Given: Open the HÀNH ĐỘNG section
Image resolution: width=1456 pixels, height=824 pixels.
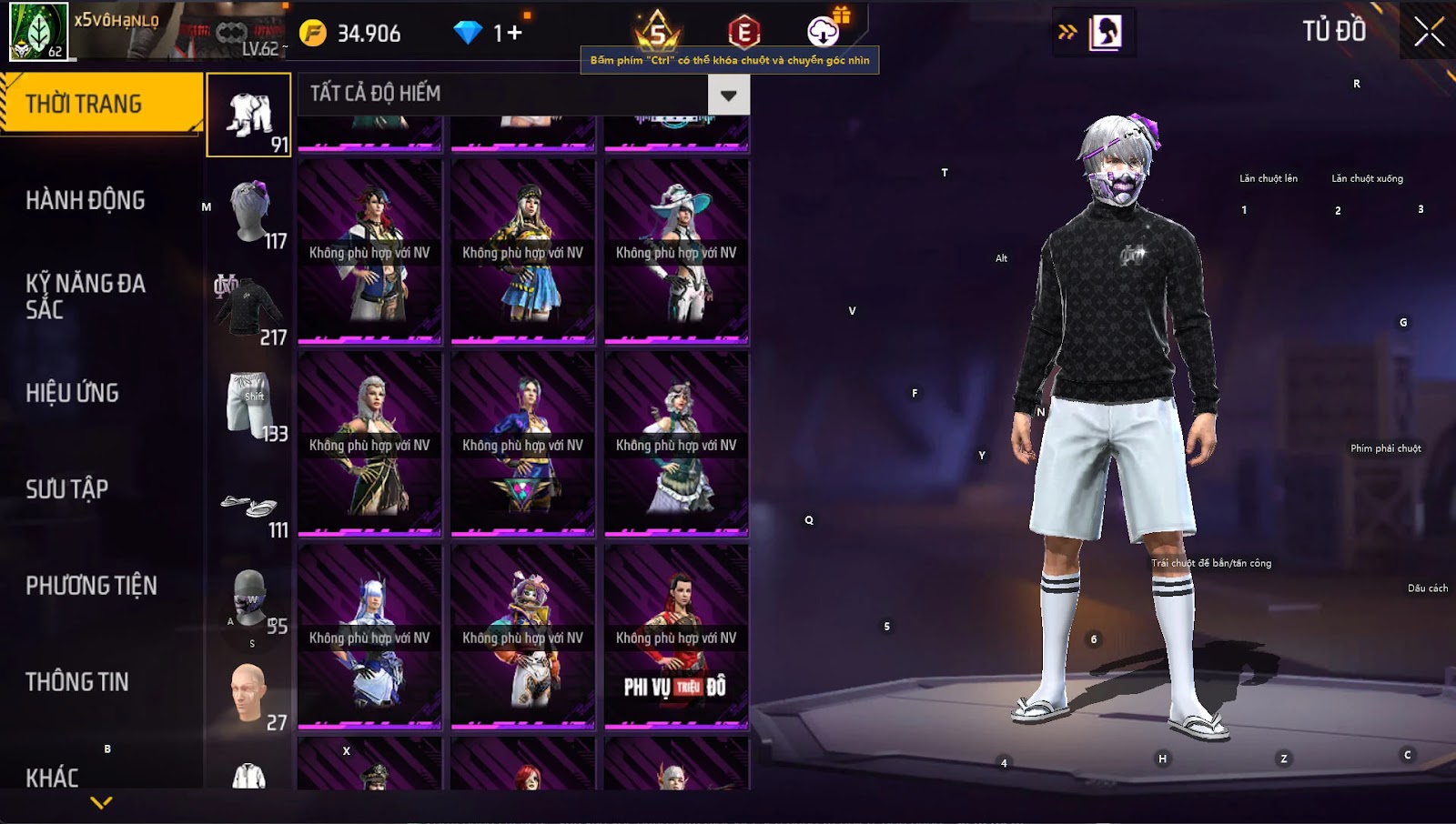Looking at the screenshot, I should [86, 200].
